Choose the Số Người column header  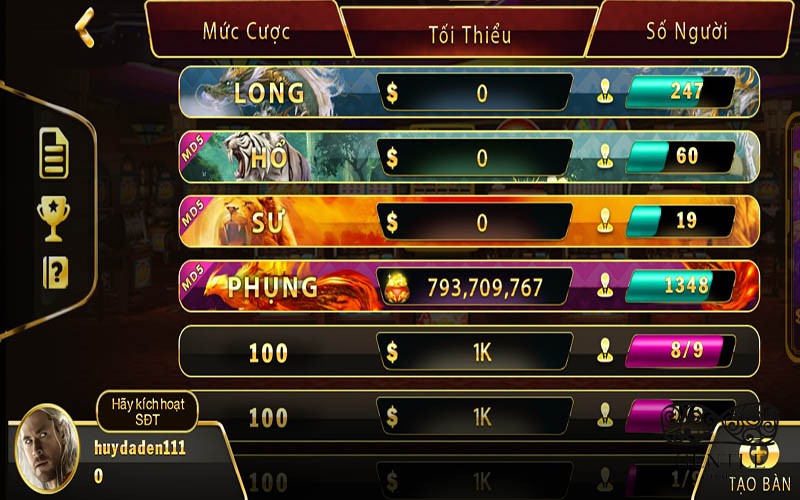pyautogui.click(x=686, y=30)
